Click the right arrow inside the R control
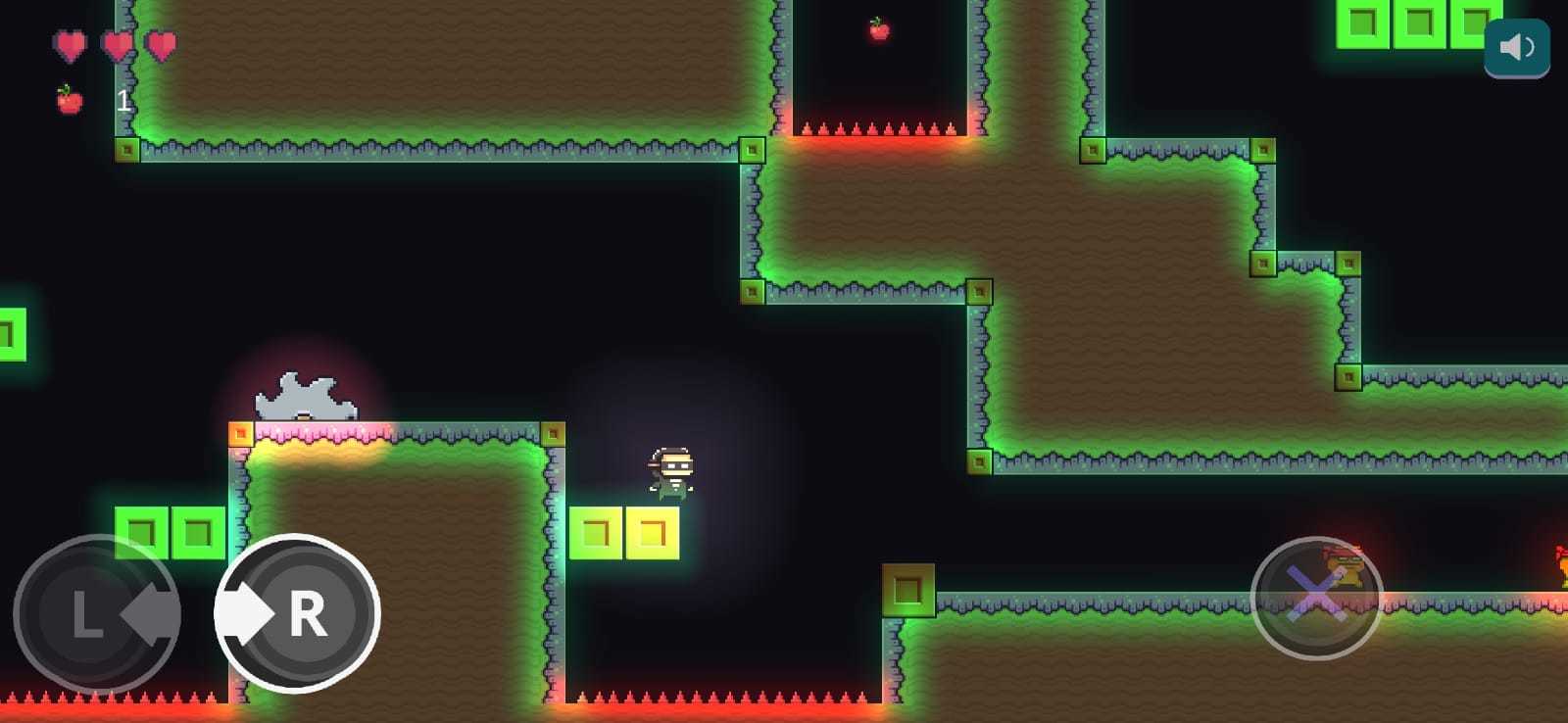Image resolution: width=1568 pixels, height=723 pixels. click(x=247, y=614)
